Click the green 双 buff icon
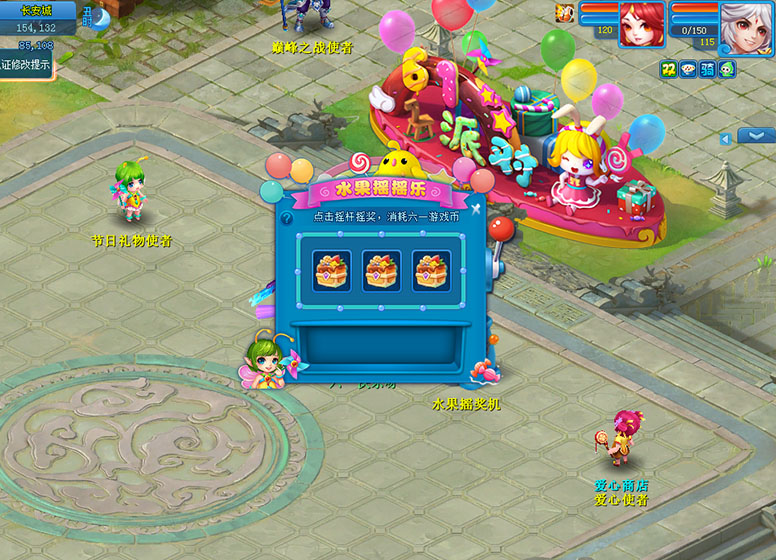The width and height of the screenshot is (776, 560). (x=668, y=69)
